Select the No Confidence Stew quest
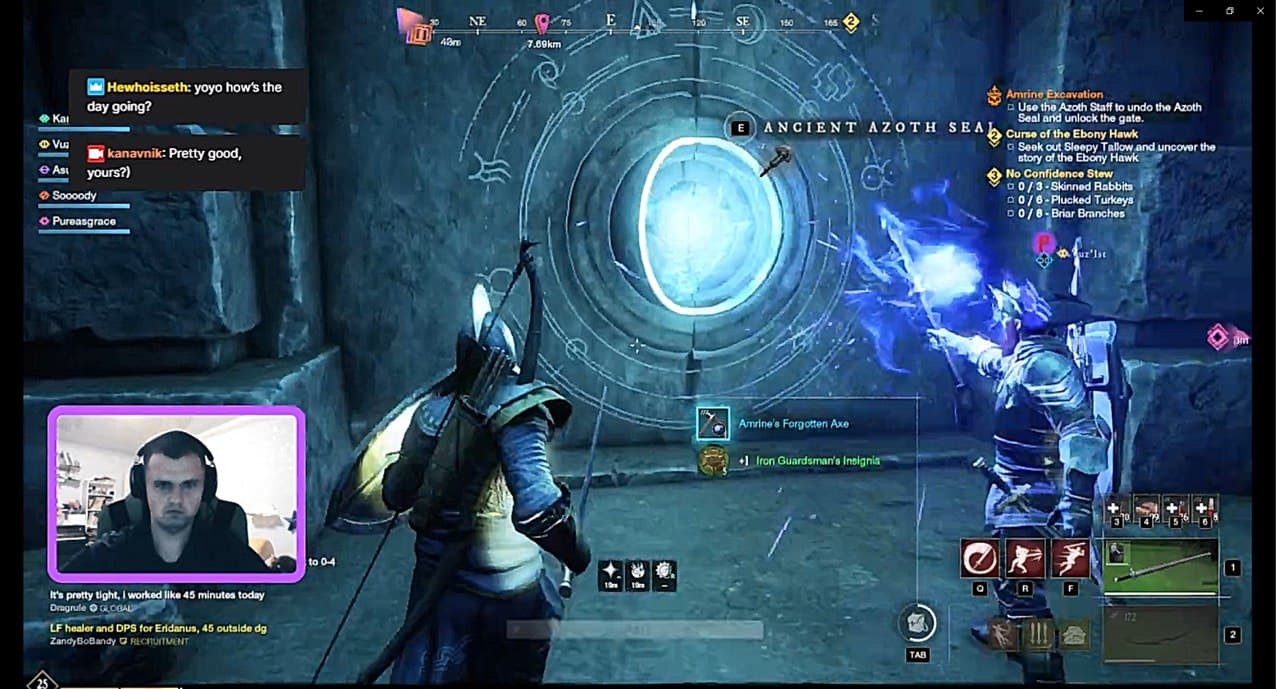Viewport: 1280px width, 689px height. [1059, 174]
